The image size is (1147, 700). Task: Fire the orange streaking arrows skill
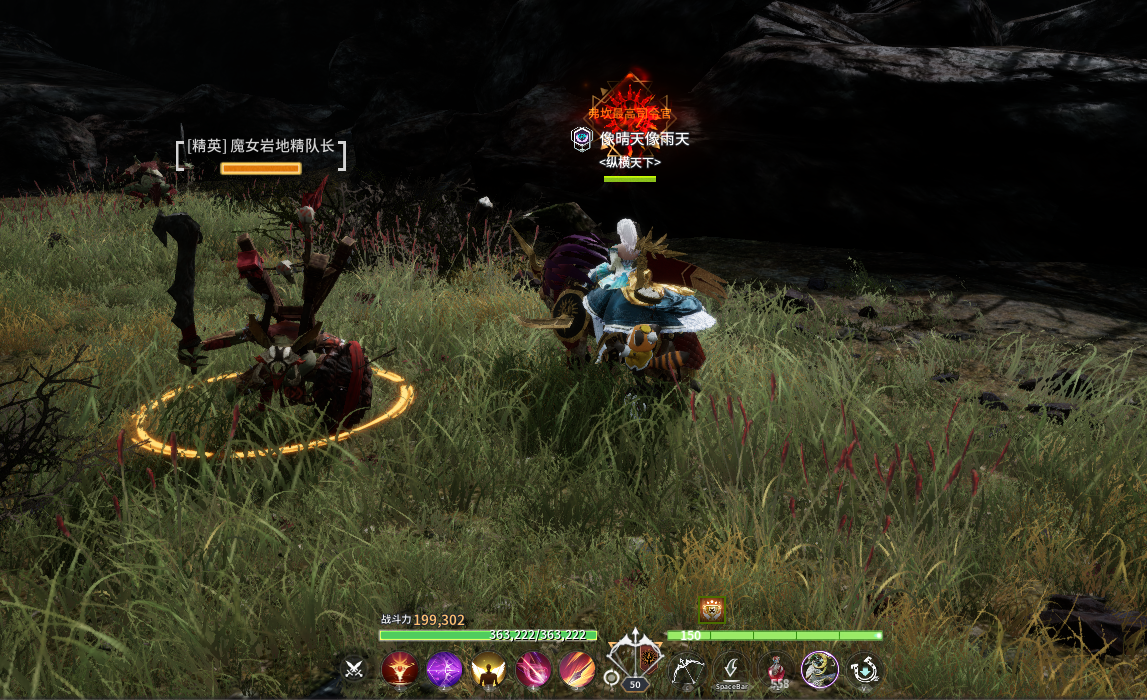(x=577, y=669)
